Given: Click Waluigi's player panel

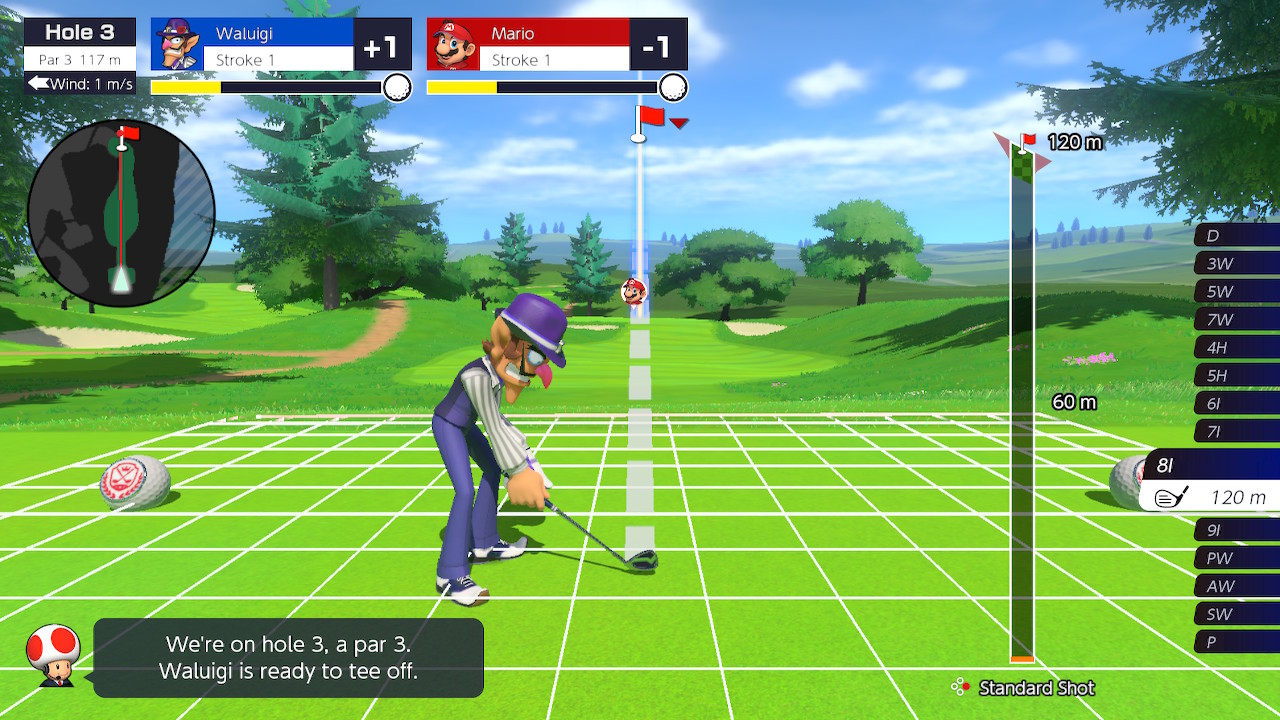Looking at the screenshot, I should (x=281, y=45).
